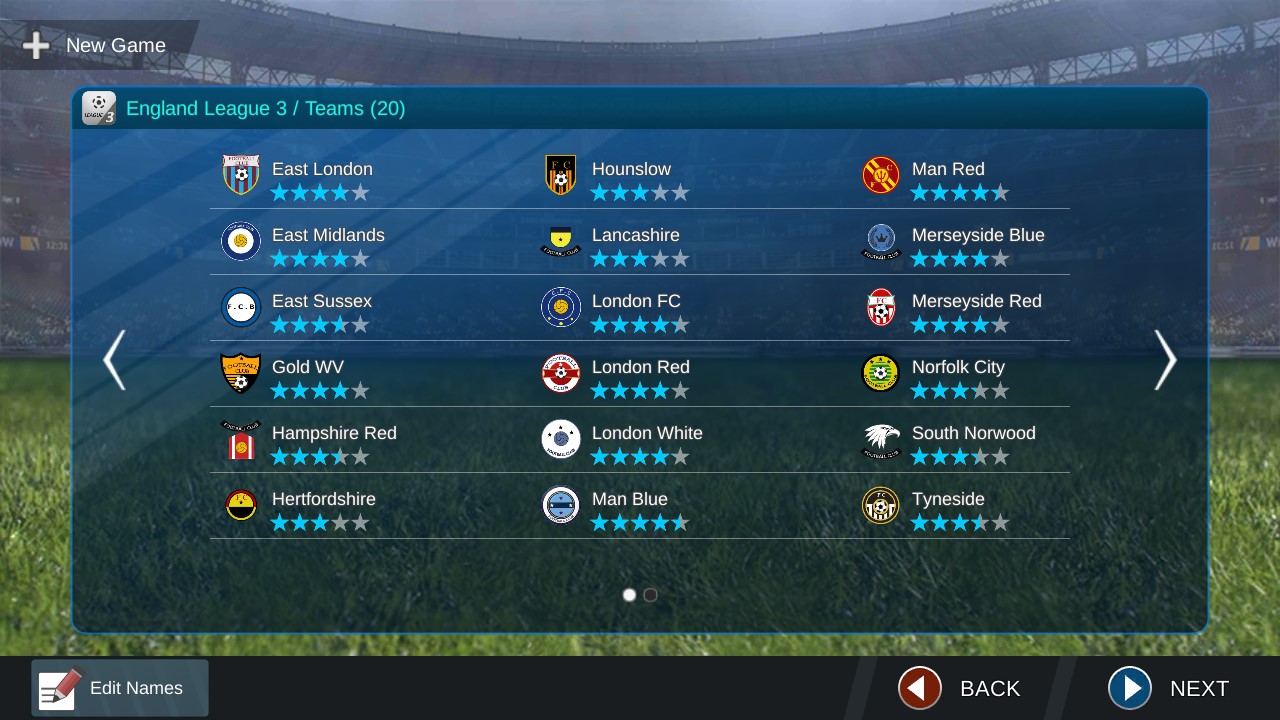
Task: Show next page of teams arrow
Action: click(1165, 360)
